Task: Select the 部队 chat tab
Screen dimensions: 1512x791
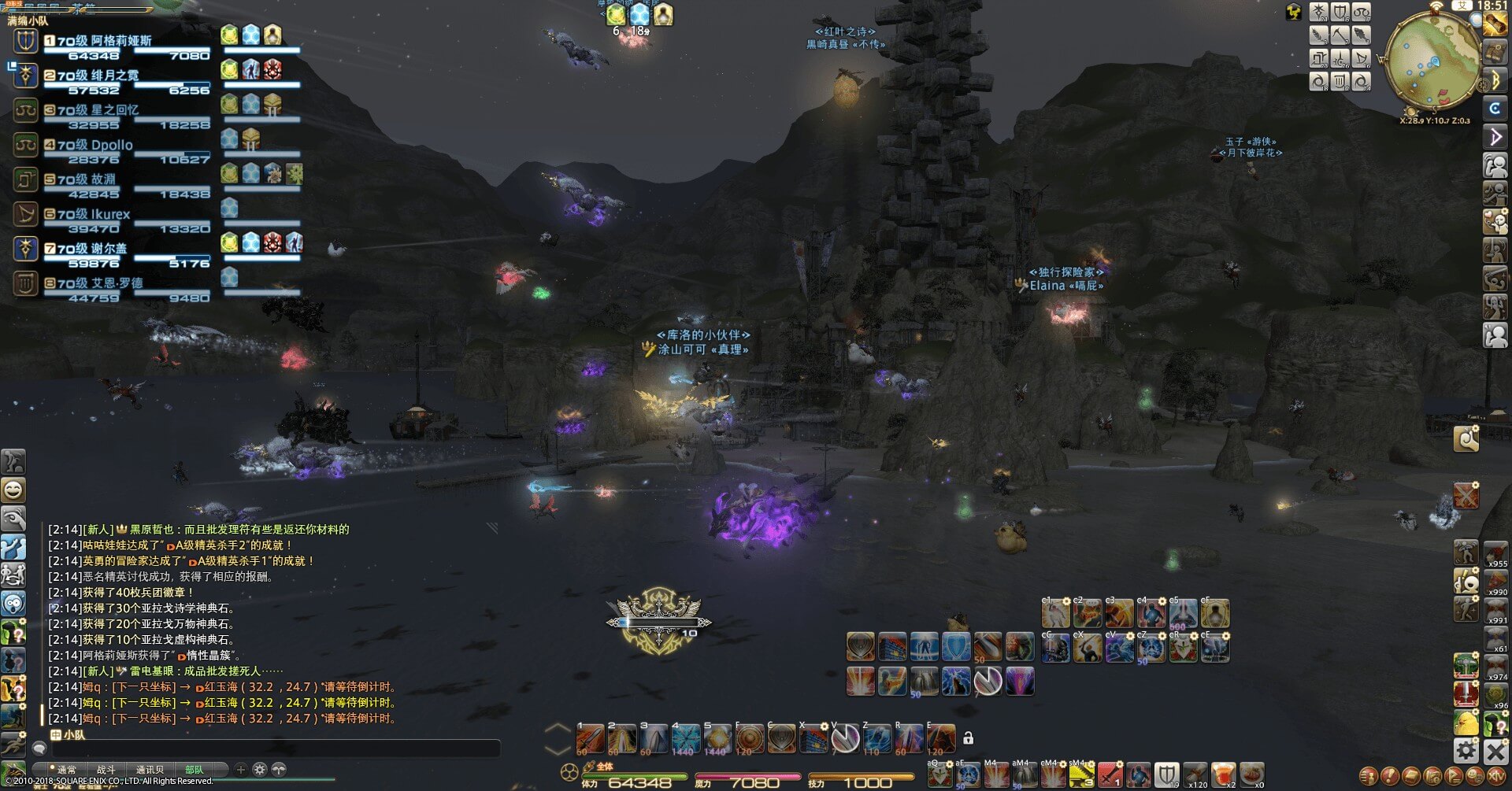Action: pos(194,770)
